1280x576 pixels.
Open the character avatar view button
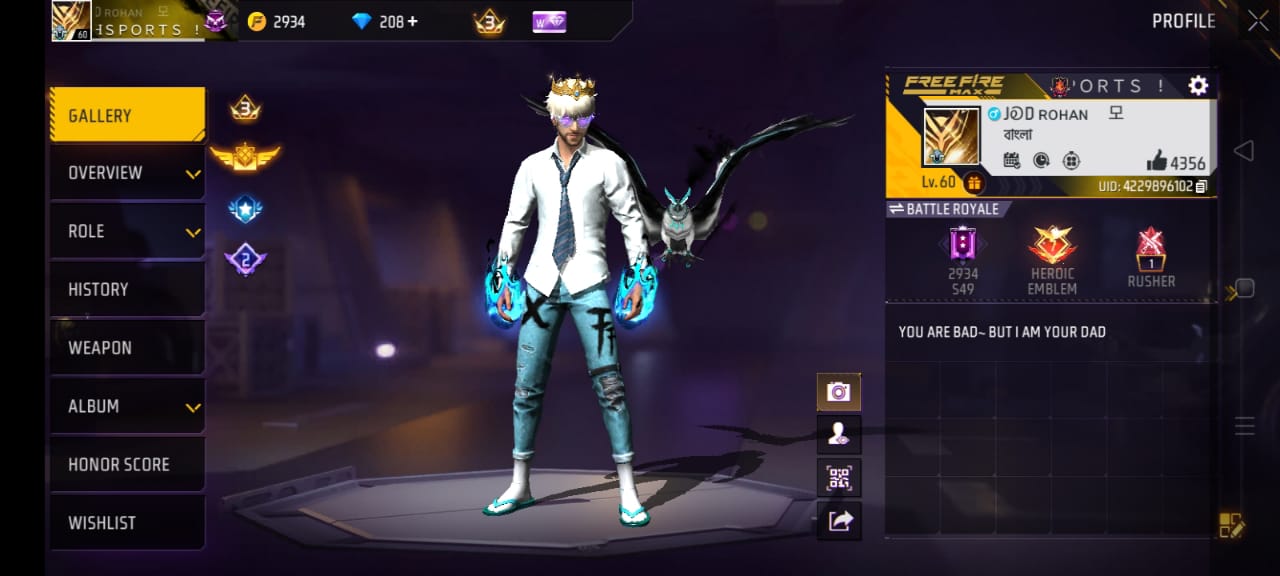pos(838,434)
